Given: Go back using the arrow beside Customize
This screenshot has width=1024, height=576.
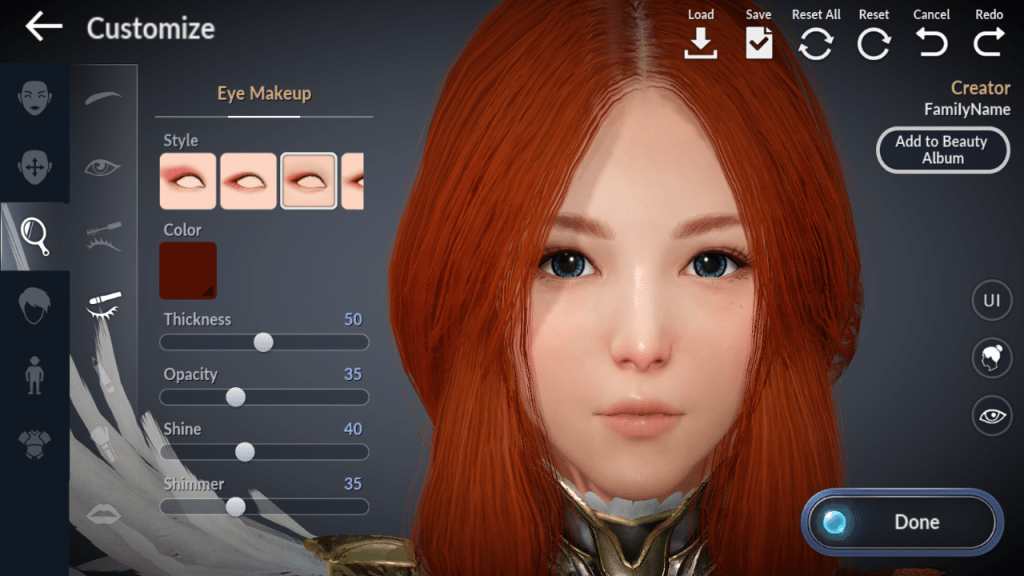Looking at the screenshot, I should tap(43, 28).
